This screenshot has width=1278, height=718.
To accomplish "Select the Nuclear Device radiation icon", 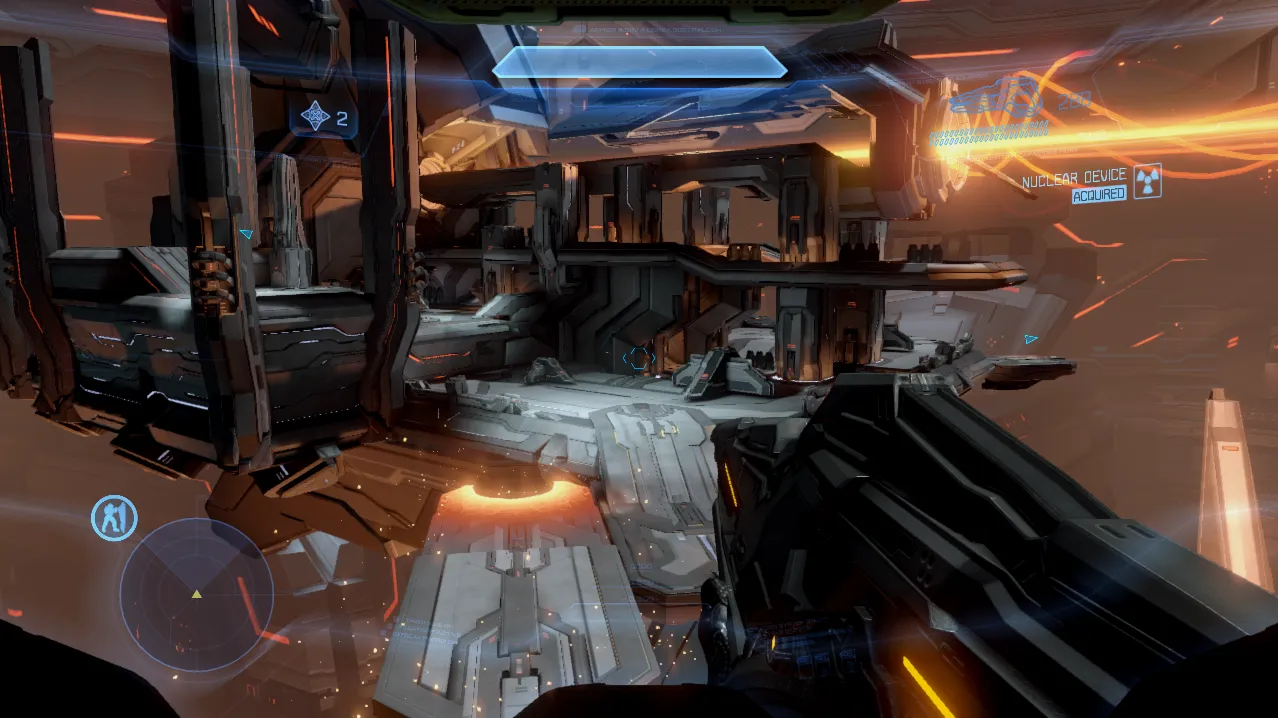I will (x=1147, y=181).
